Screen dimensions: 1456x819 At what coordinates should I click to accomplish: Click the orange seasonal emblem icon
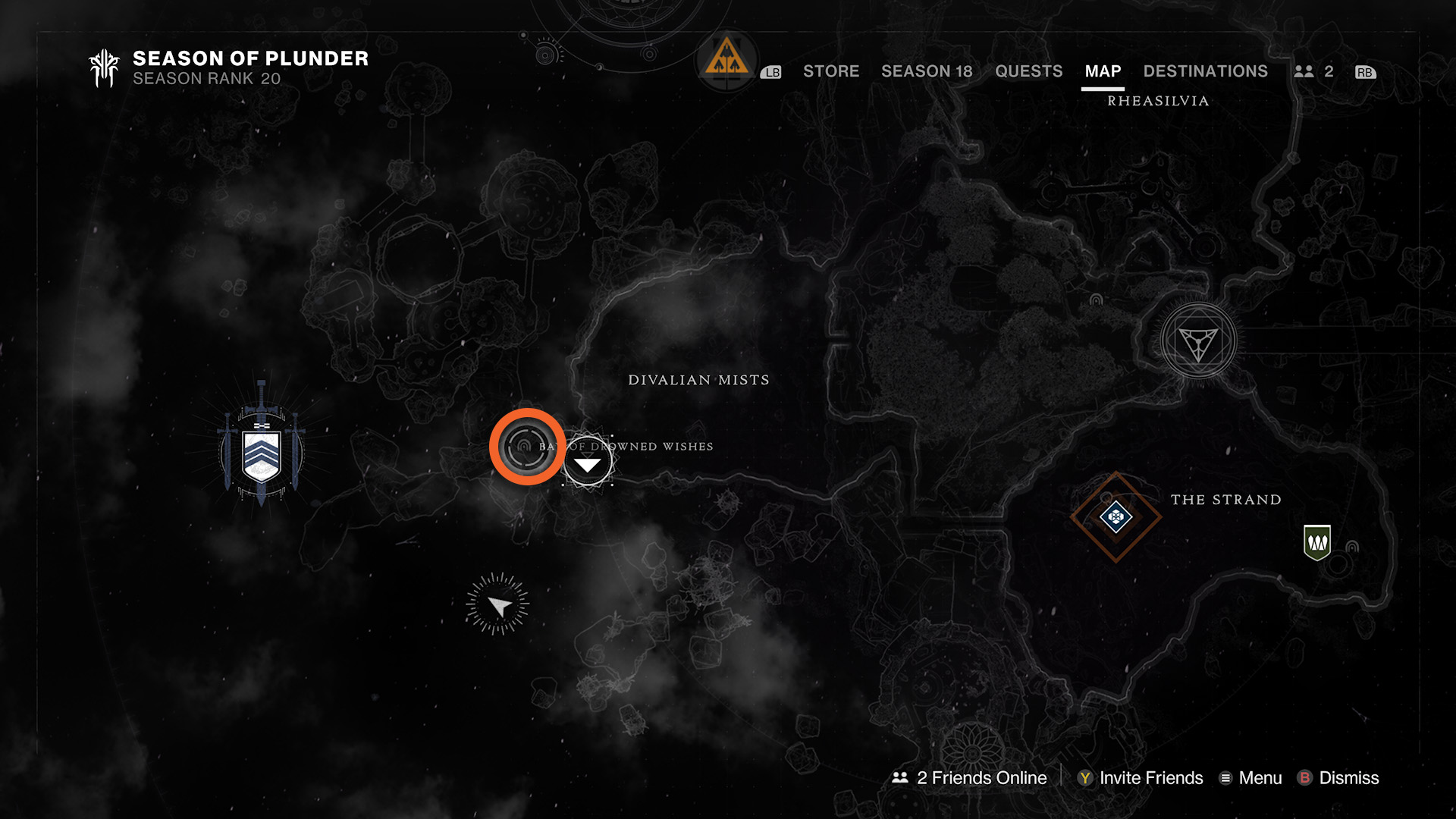point(726,58)
